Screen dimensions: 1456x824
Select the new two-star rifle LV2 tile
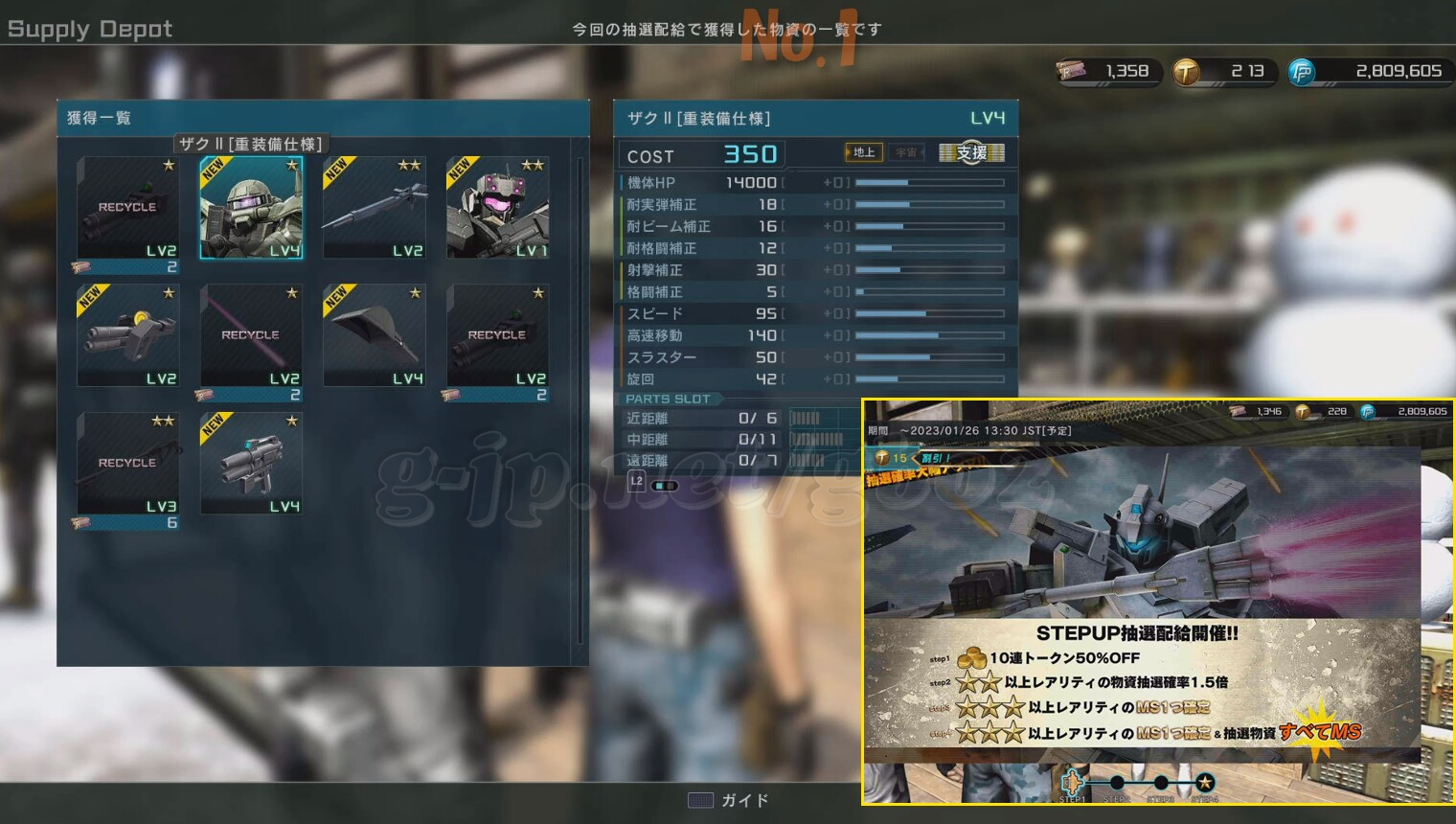(375, 208)
